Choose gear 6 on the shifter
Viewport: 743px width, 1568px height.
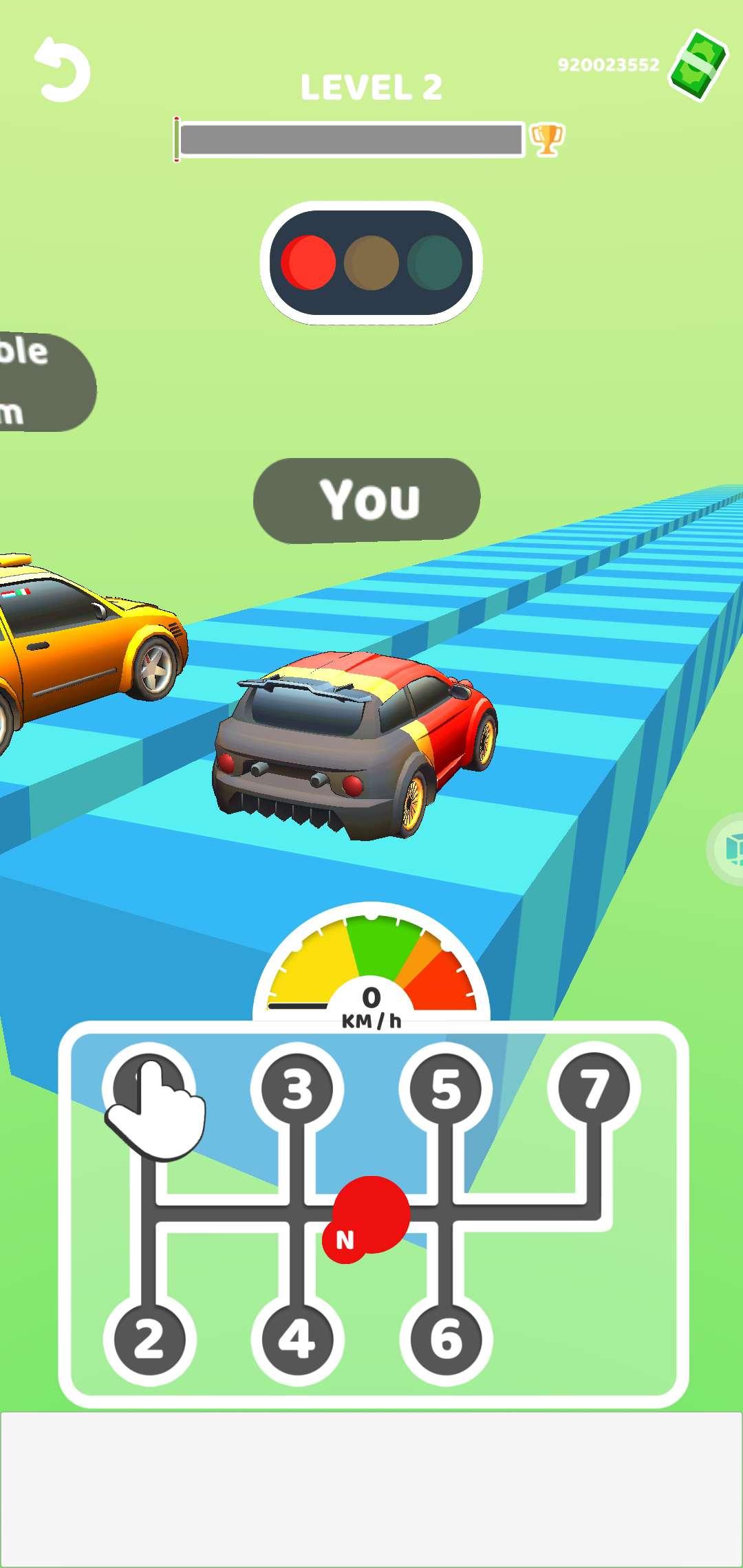click(x=446, y=1340)
